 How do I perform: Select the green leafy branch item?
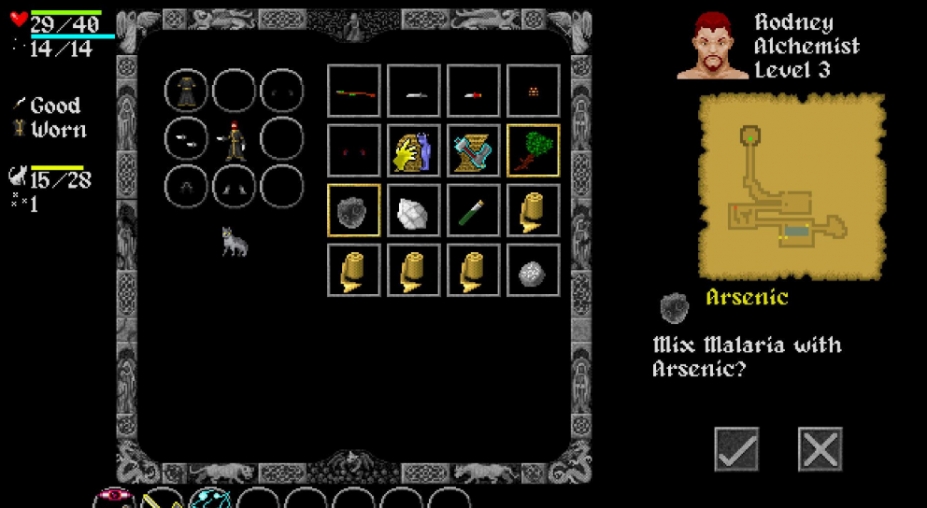(533, 150)
